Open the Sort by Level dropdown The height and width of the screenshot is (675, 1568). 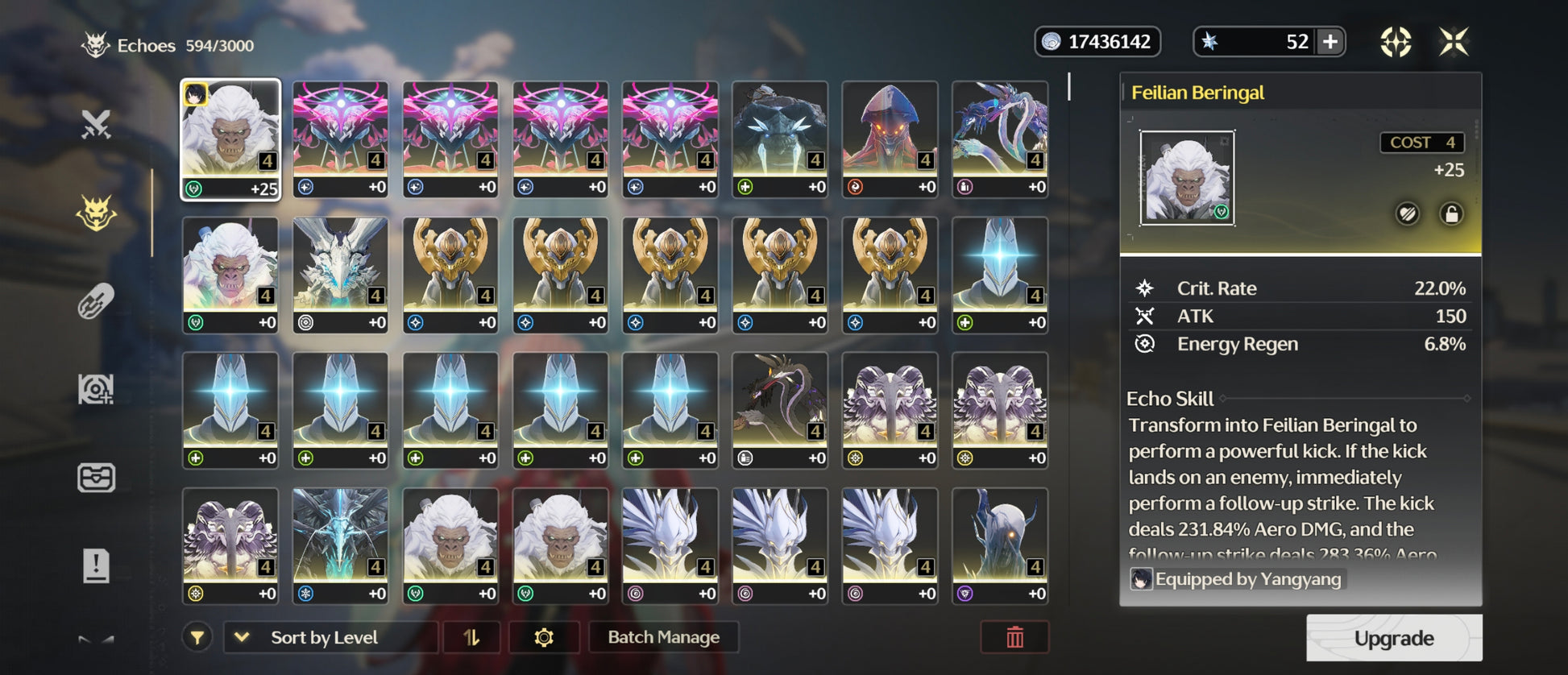pos(330,637)
